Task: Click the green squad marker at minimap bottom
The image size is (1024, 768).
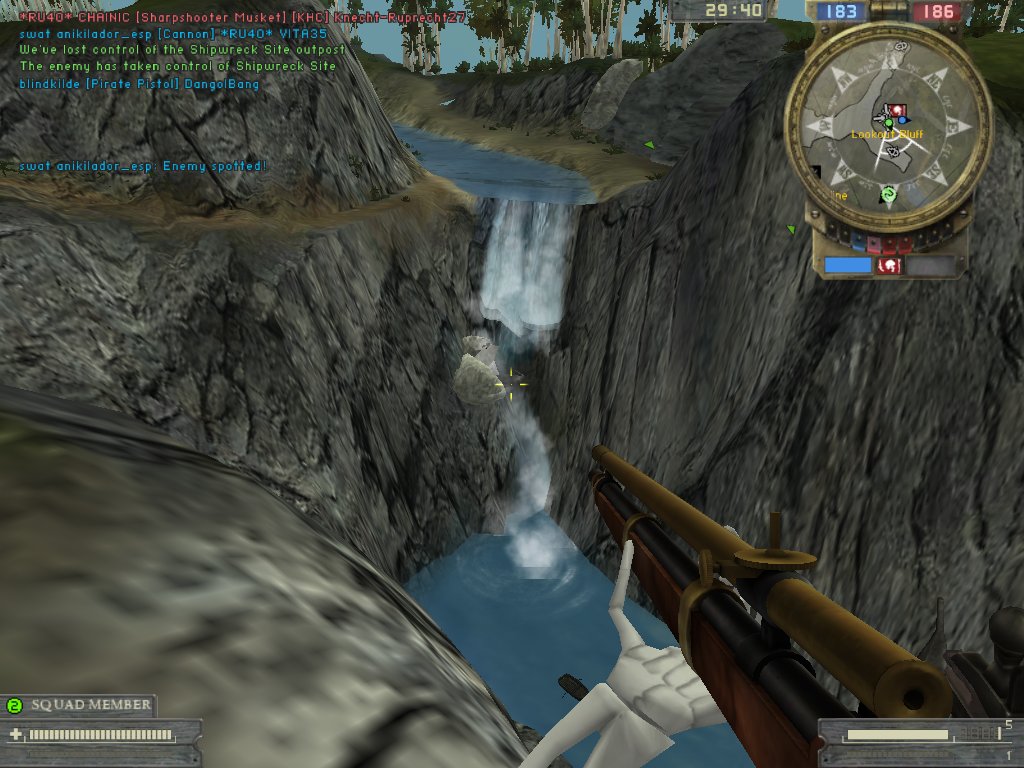Action: 887,194
